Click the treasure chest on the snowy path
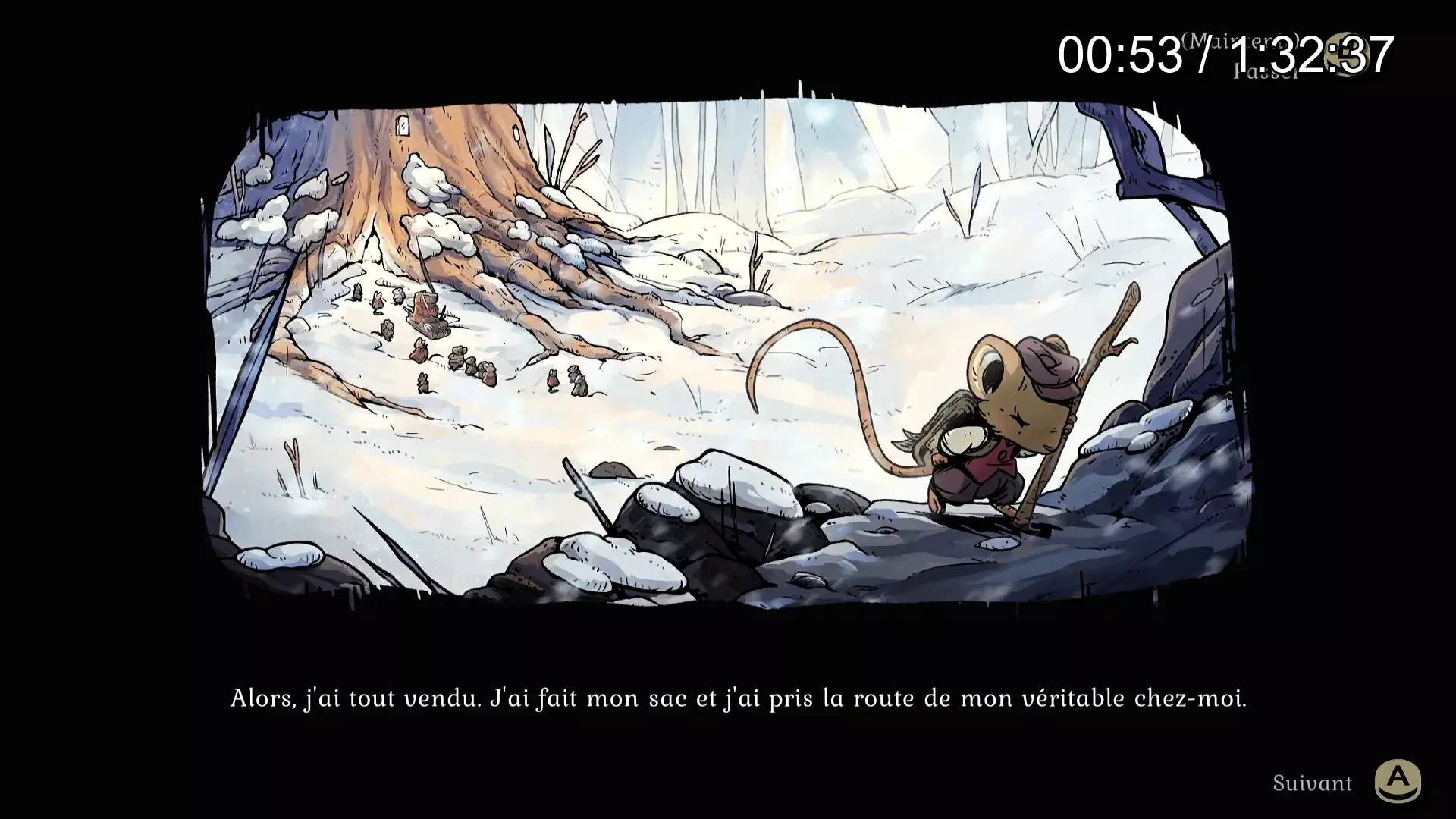 point(425,311)
